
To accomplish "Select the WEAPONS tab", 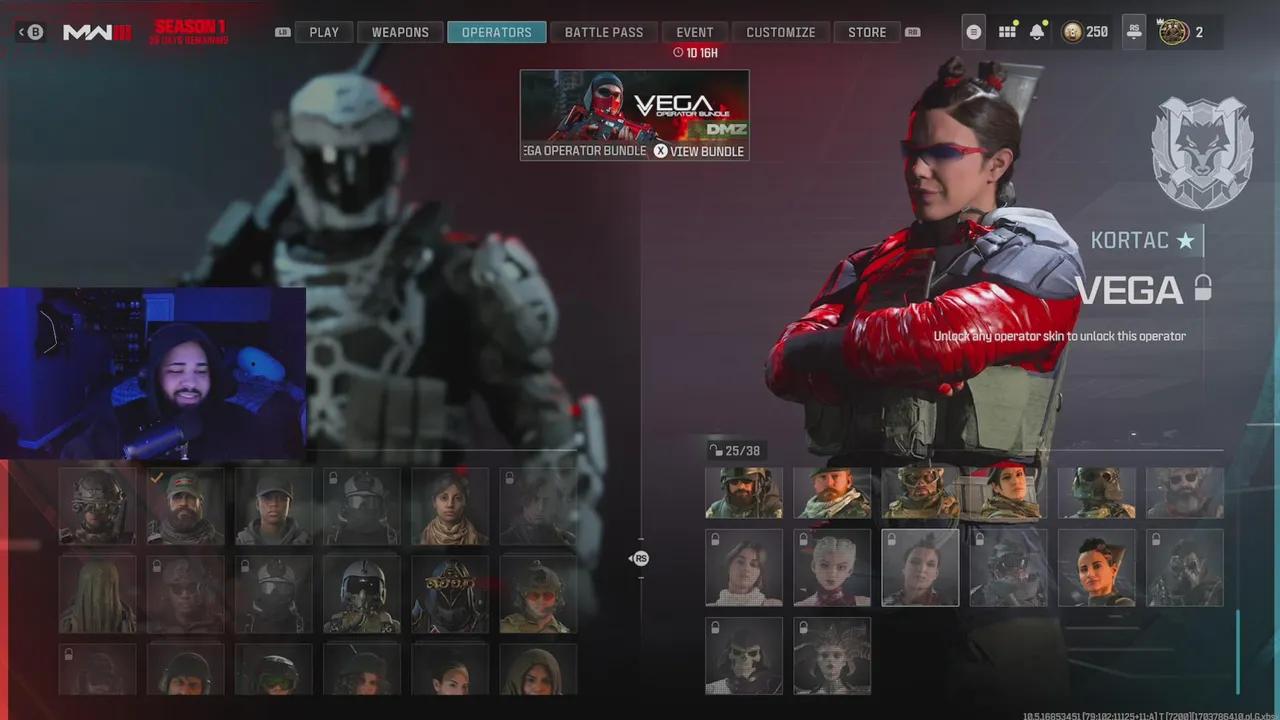I will pos(400,31).
